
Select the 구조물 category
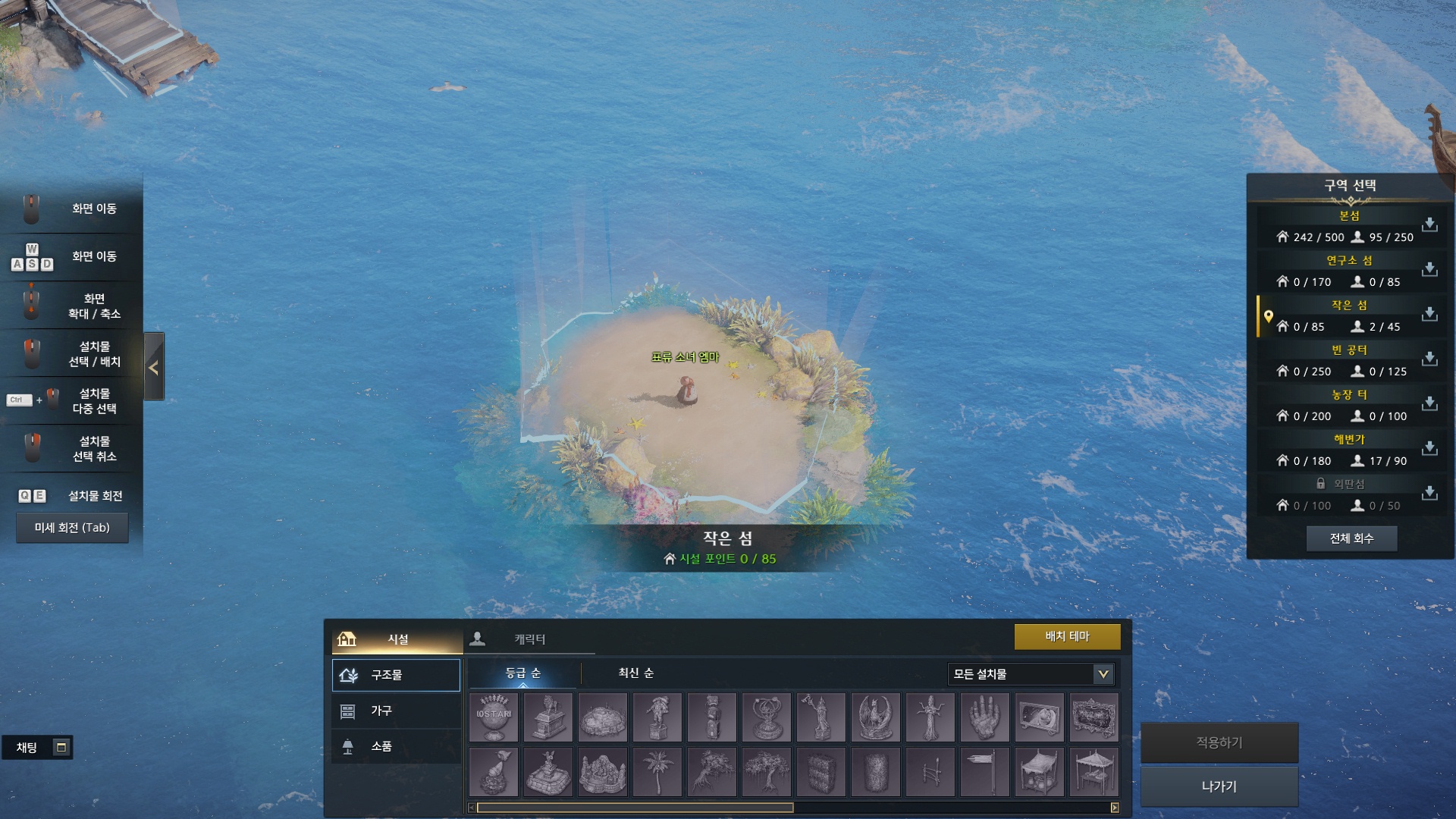pos(396,675)
